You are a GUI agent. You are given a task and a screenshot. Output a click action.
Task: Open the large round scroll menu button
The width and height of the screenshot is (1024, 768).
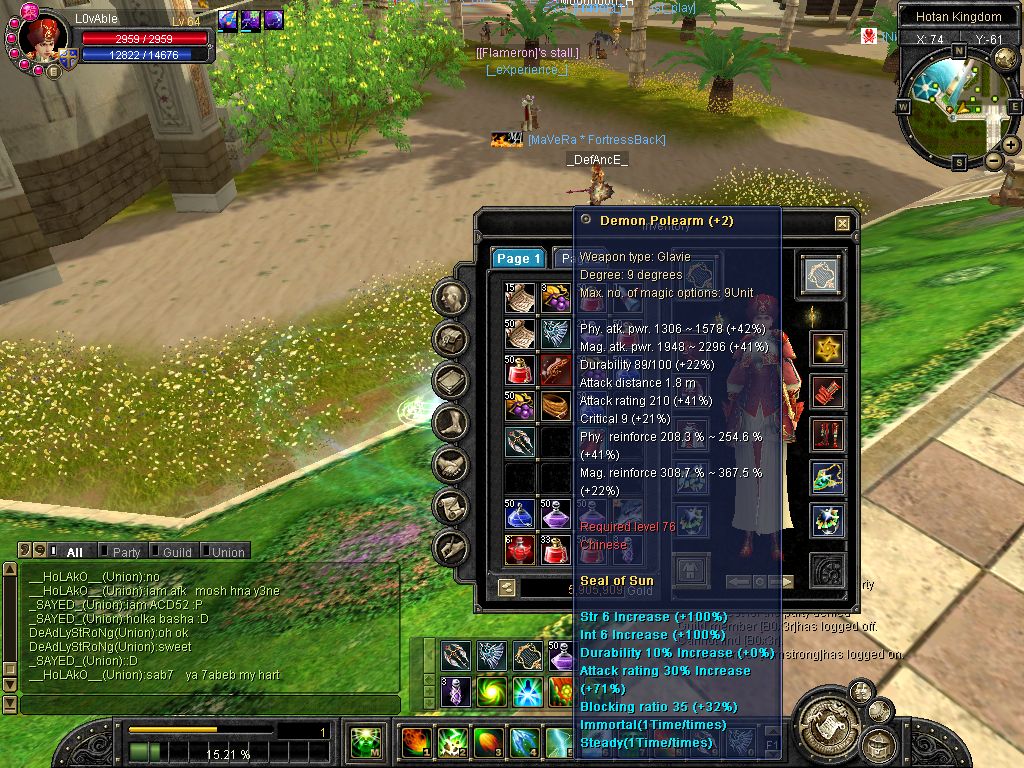click(829, 721)
